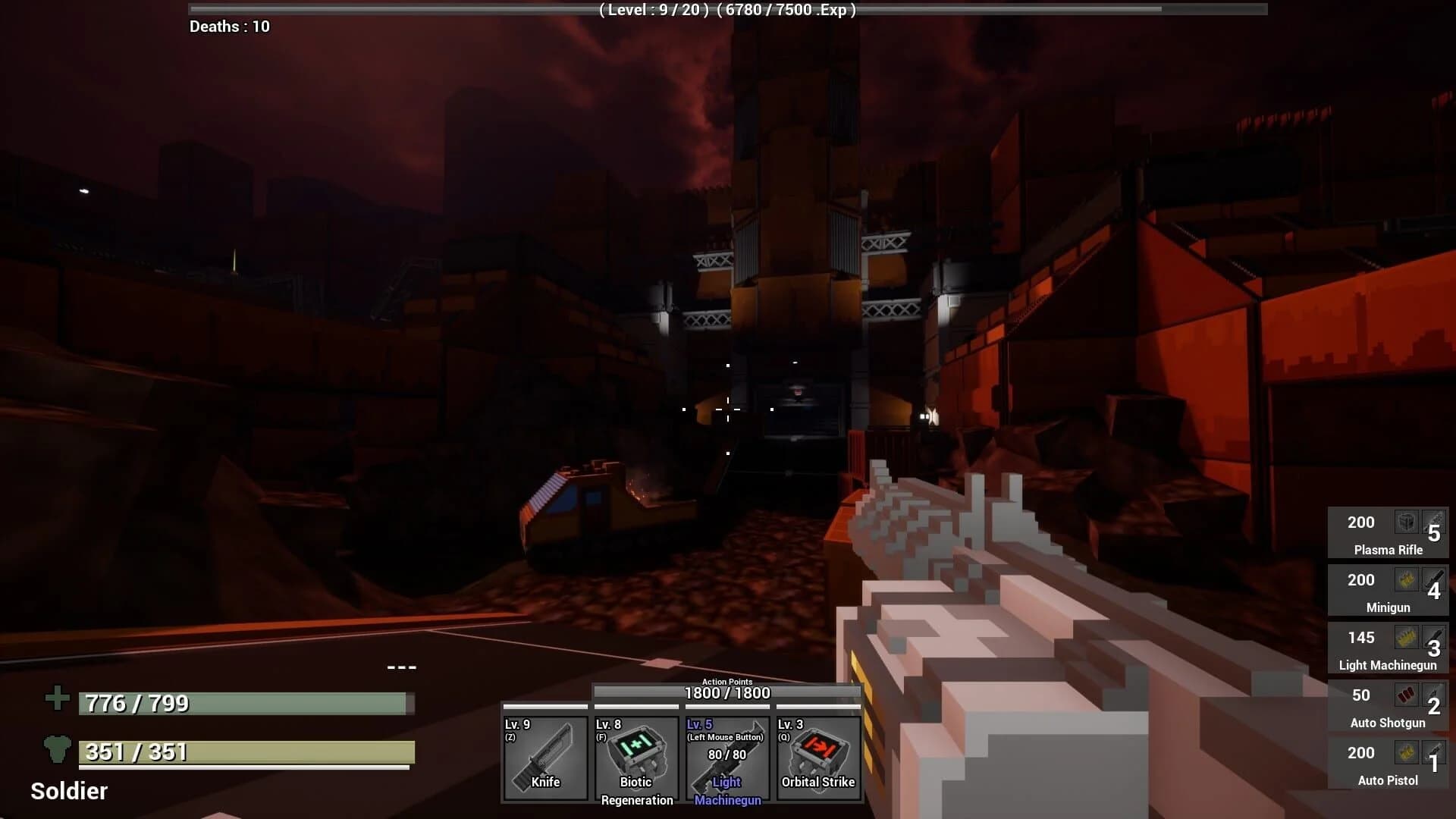
Task: Trigger the Orbital Strike ability icon
Action: (x=817, y=758)
